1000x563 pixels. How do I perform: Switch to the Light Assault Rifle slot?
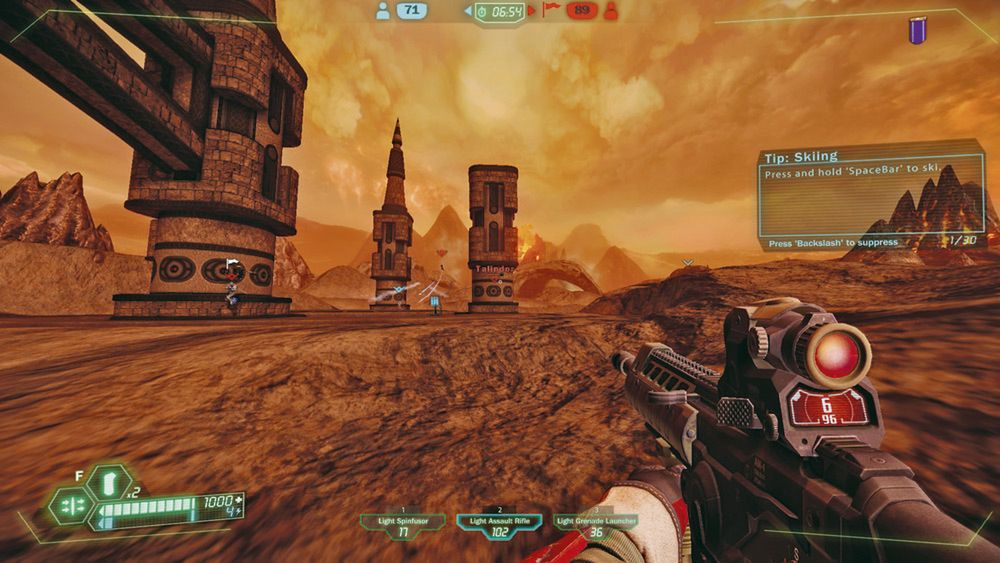[499, 525]
